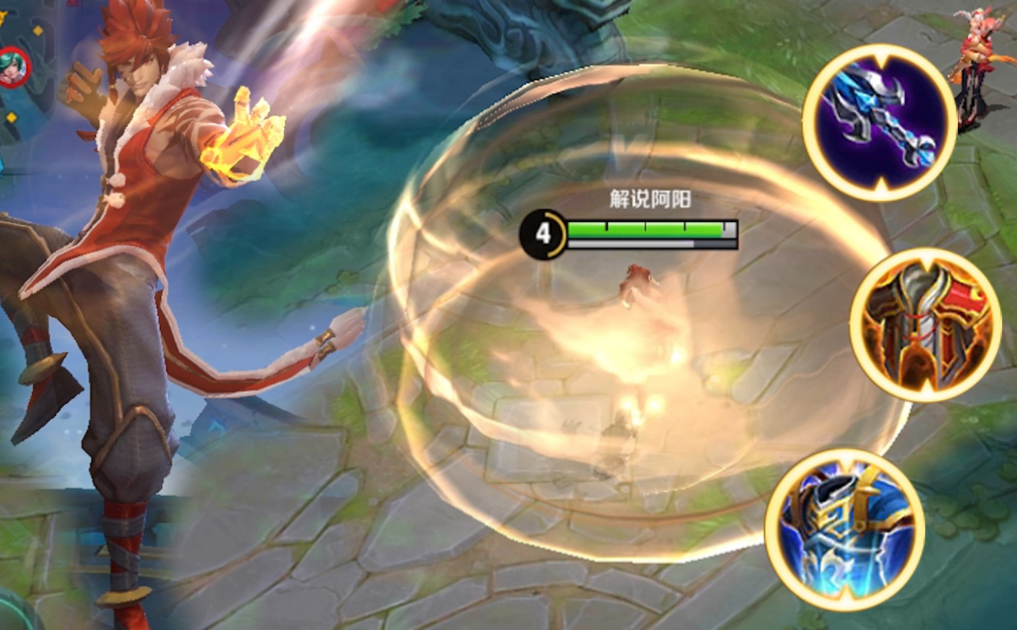Choose the red and black armor icon
Viewport: 1017px width, 630px height.
coord(926,324)
